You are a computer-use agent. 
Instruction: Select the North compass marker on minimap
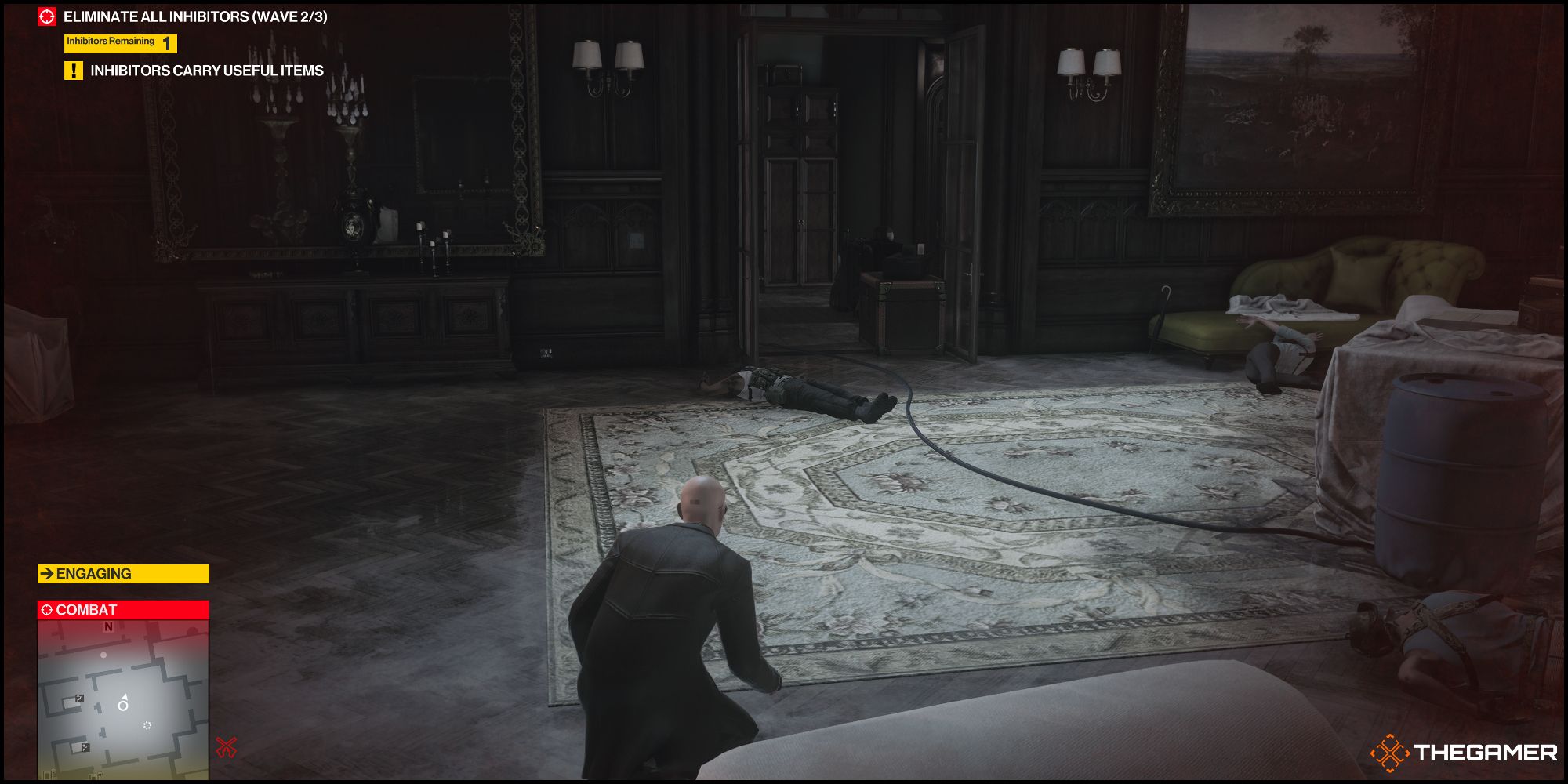tap(107, 626)
